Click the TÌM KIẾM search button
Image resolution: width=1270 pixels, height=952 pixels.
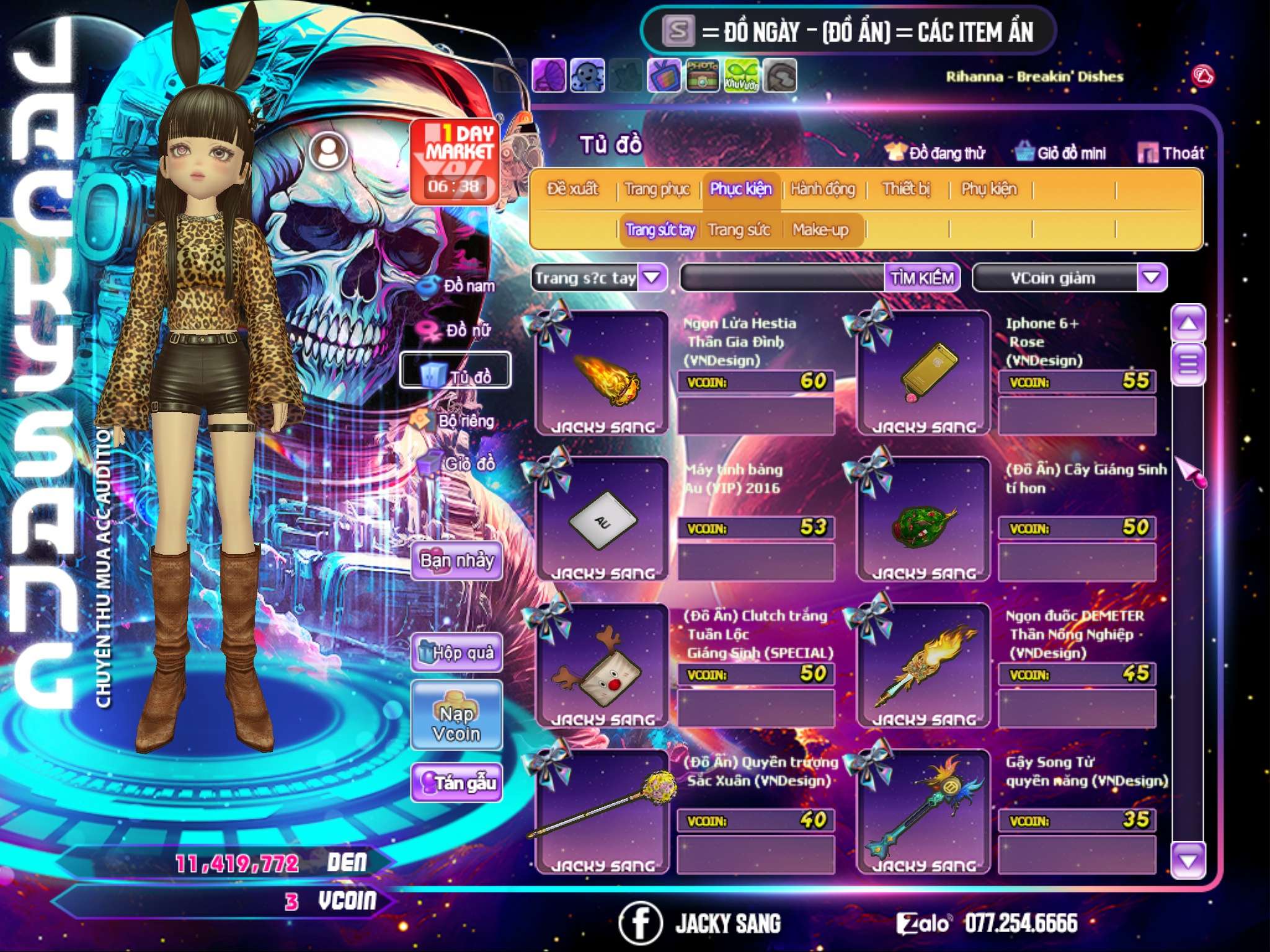pos(921,278)
